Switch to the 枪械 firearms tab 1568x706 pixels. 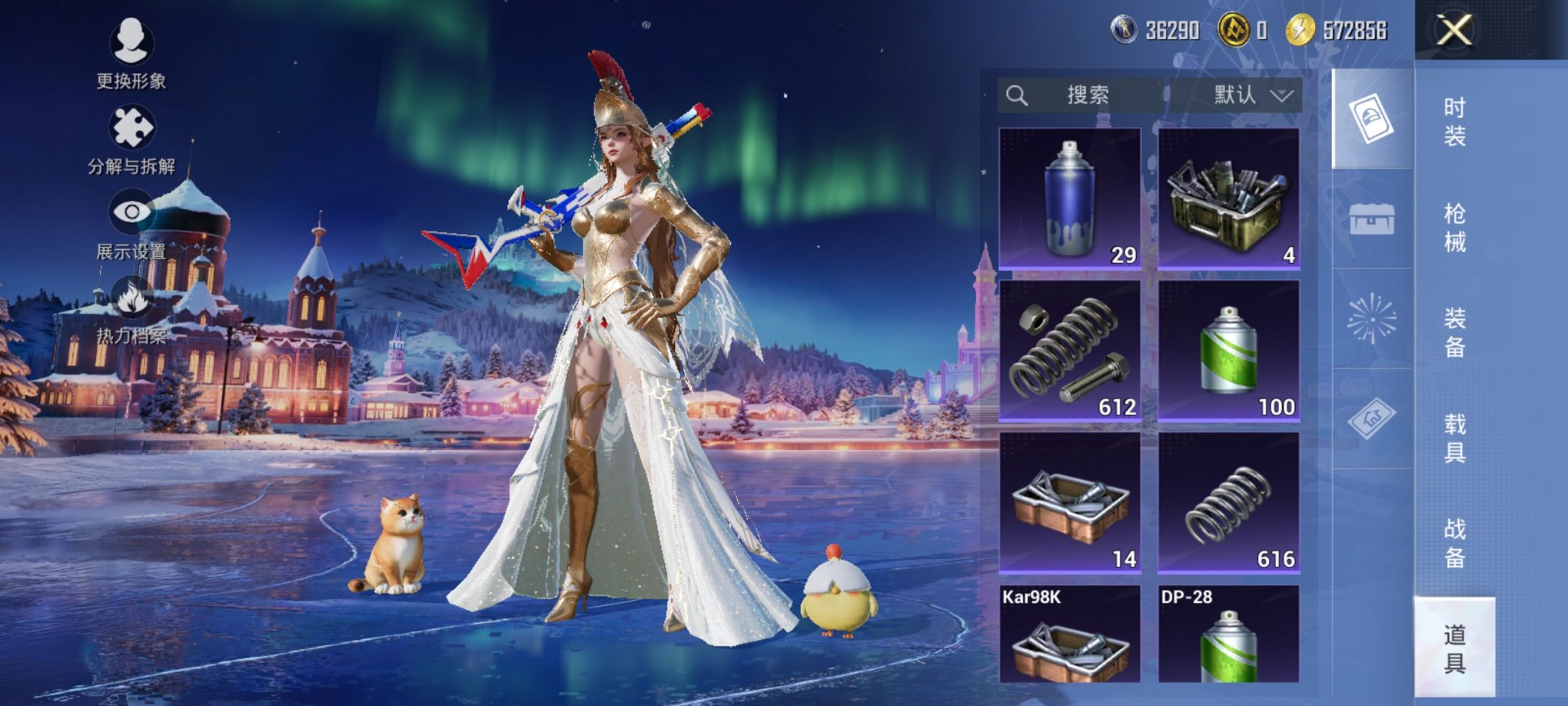point(1454,228)
